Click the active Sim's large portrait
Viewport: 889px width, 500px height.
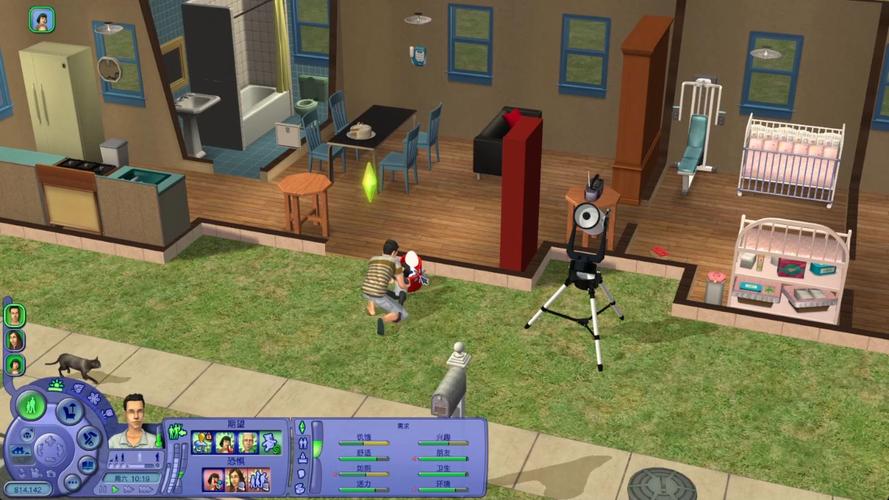(x=135, y=420)
